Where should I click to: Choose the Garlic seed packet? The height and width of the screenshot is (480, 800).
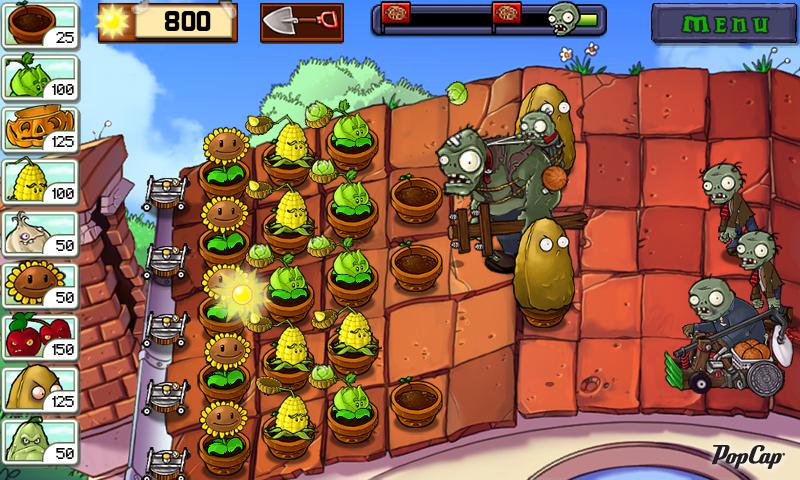[x=40, y=232]
